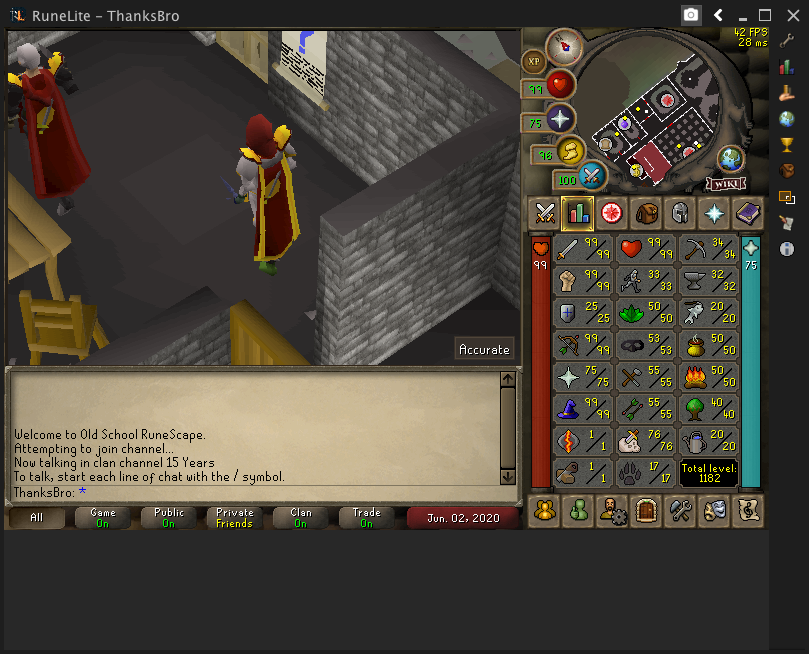Take a screenshot with camera button
The image size is (809, 654).
click(x=691, y=15)
